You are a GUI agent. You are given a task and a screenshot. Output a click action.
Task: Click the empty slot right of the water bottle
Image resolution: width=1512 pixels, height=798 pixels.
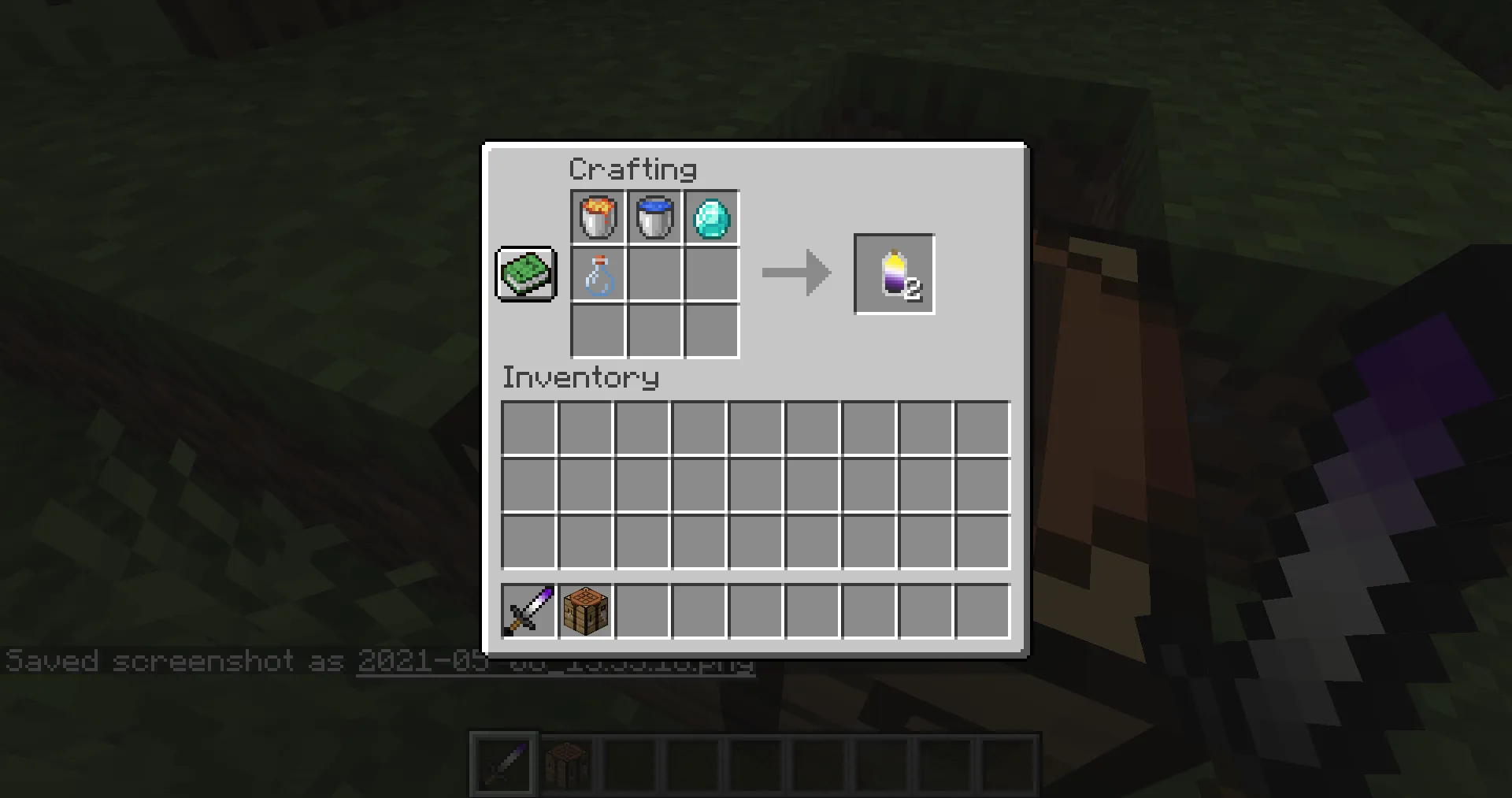654,275
